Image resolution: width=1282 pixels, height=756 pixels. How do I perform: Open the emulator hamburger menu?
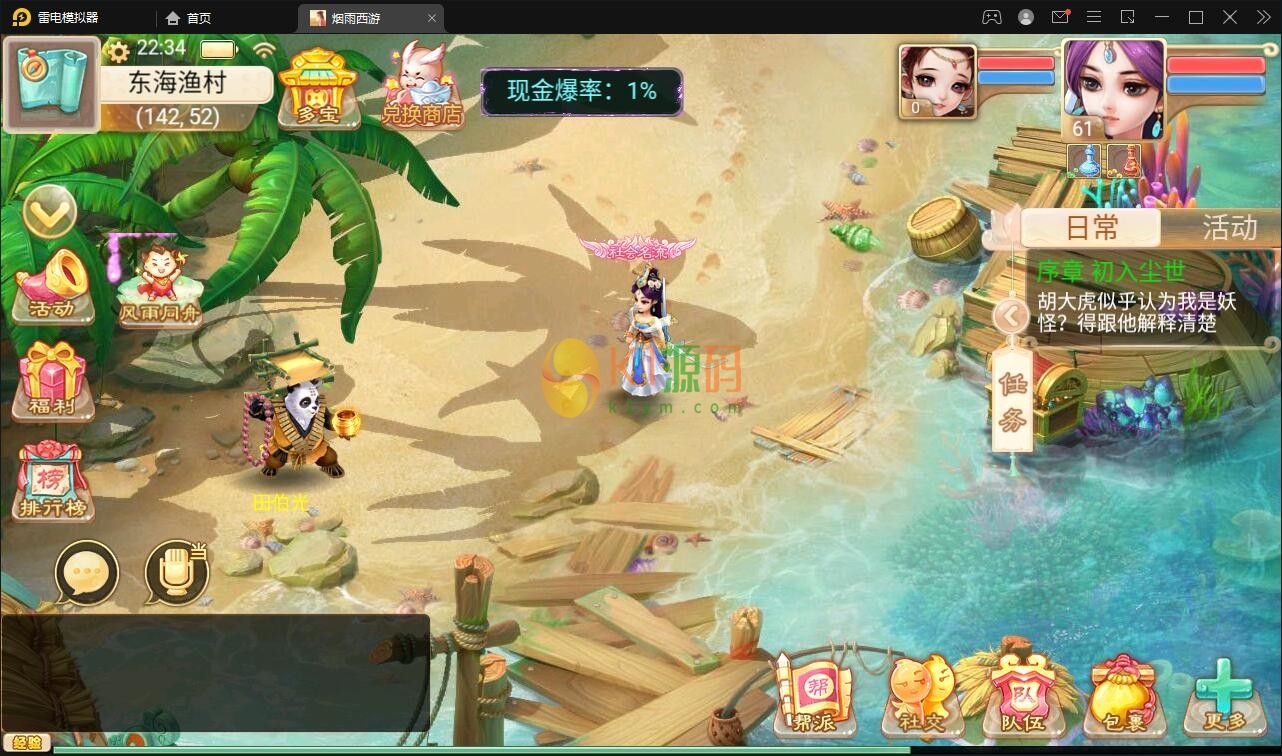1094,17
